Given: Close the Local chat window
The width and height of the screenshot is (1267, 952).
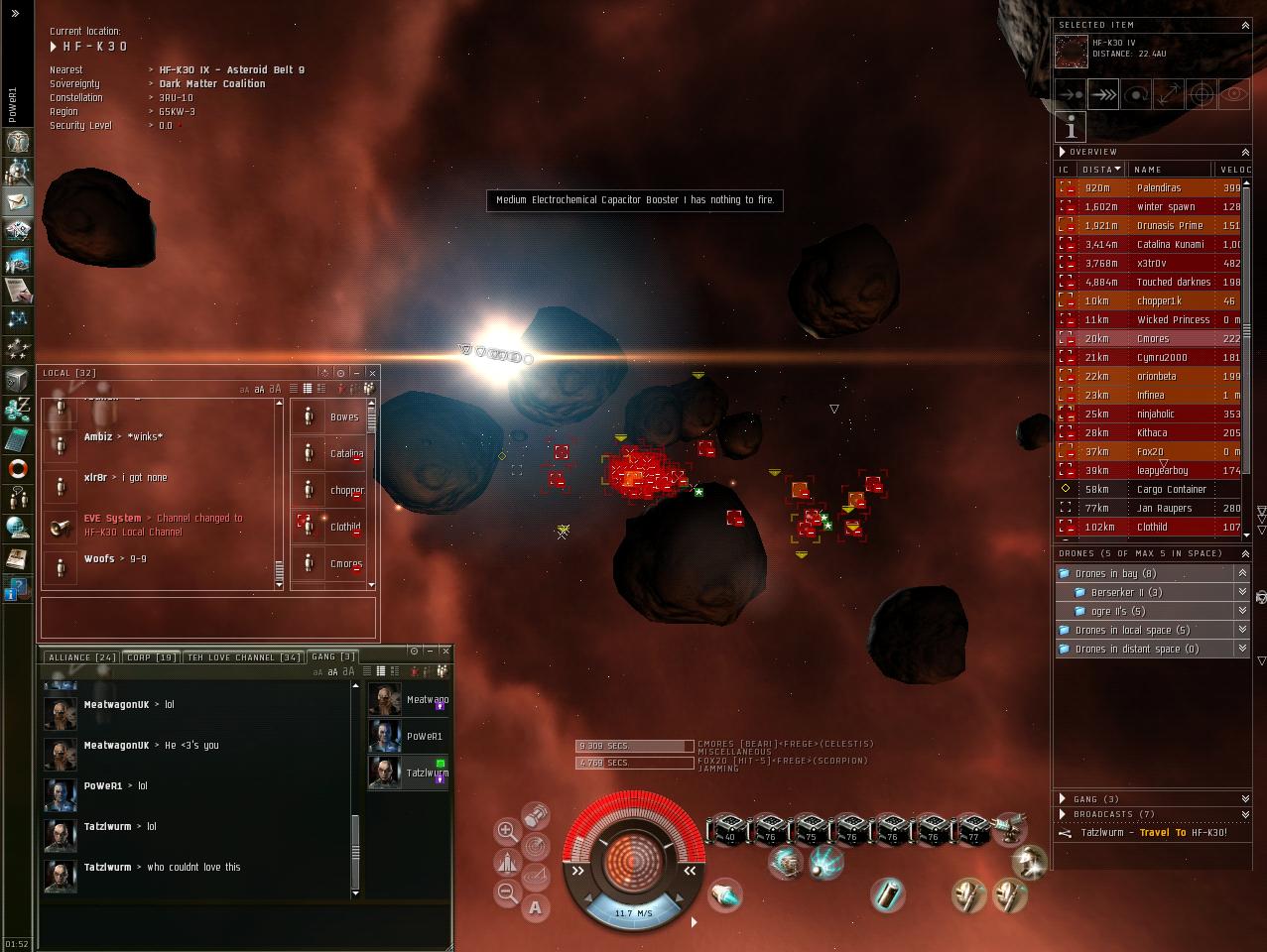Looking at the screenshot, I should [x=372, y=373].
